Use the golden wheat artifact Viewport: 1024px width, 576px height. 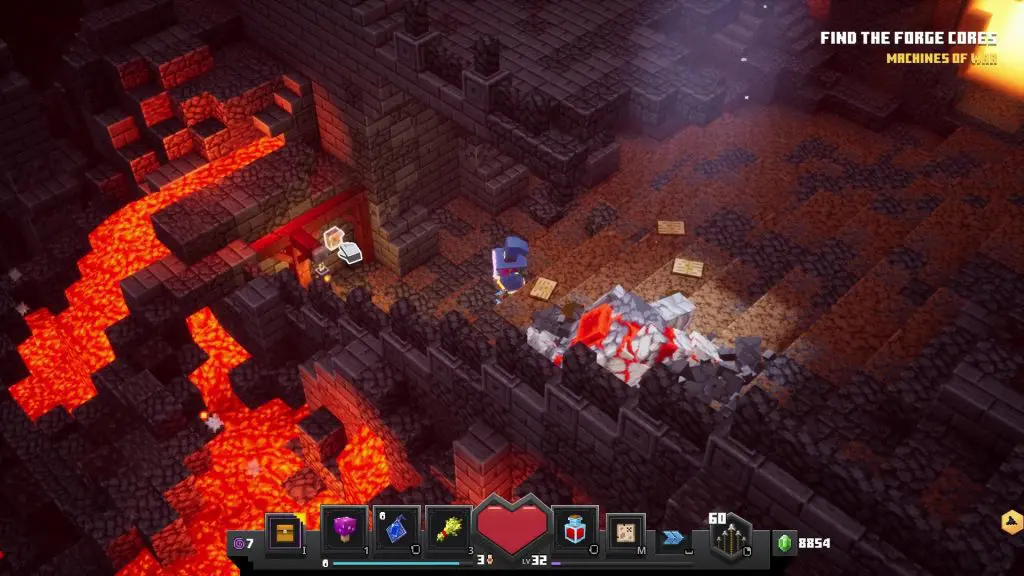point(448,528)
